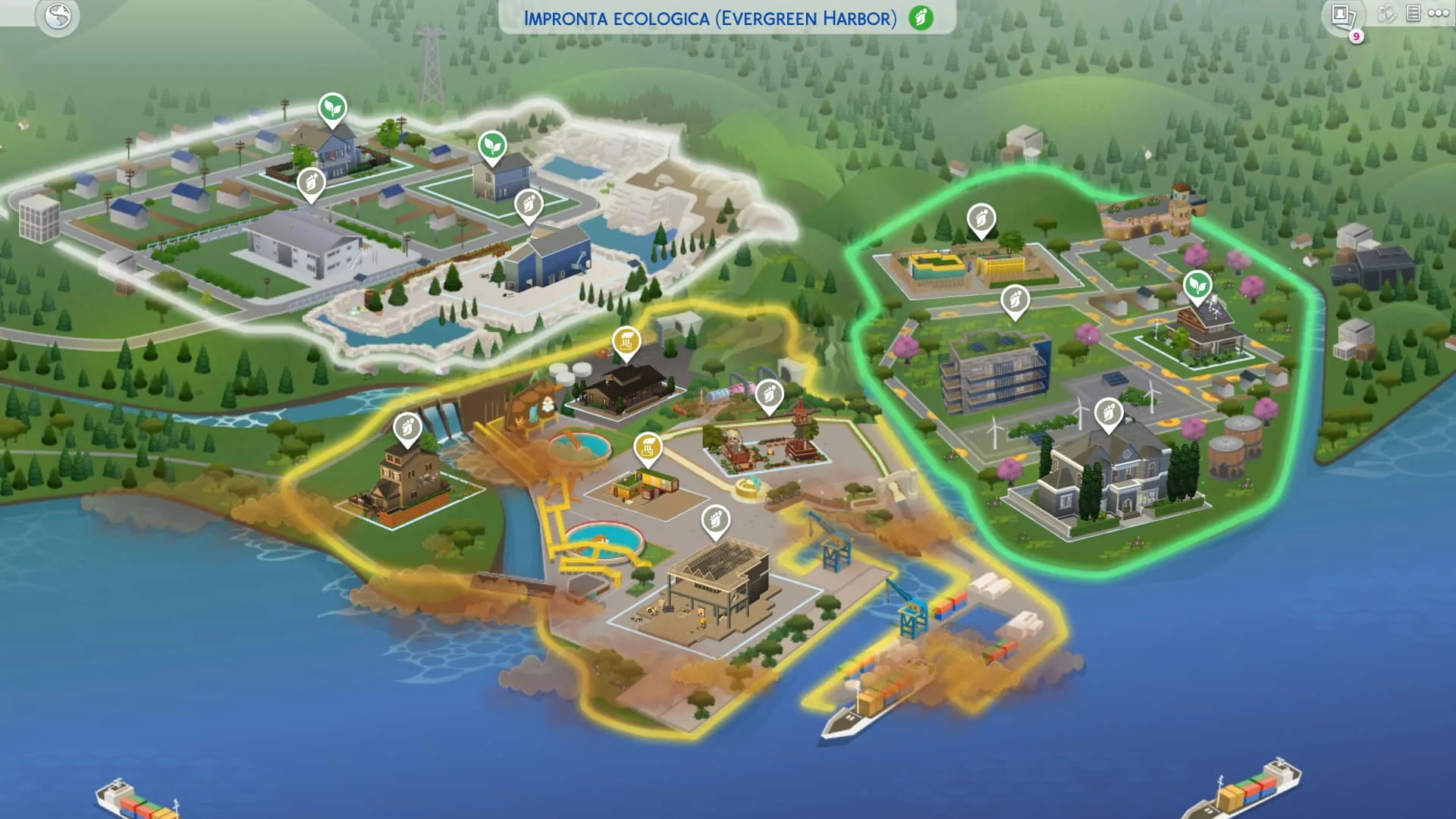Select the footprint pin above the blue quarry barn
Image resolution: width=1456 pixels, height=819 pixels.
529,204
